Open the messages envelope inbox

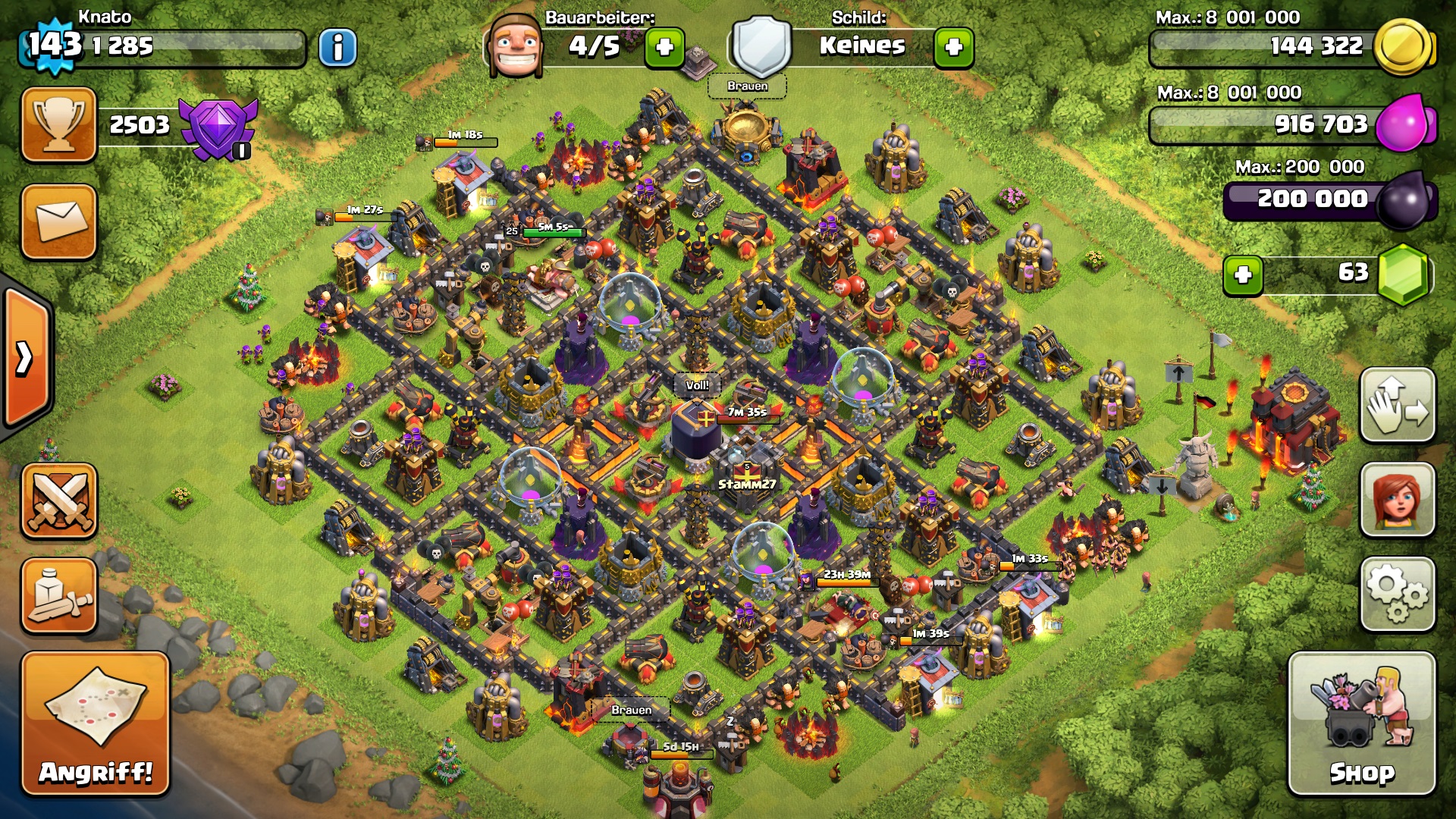[59, 221]
